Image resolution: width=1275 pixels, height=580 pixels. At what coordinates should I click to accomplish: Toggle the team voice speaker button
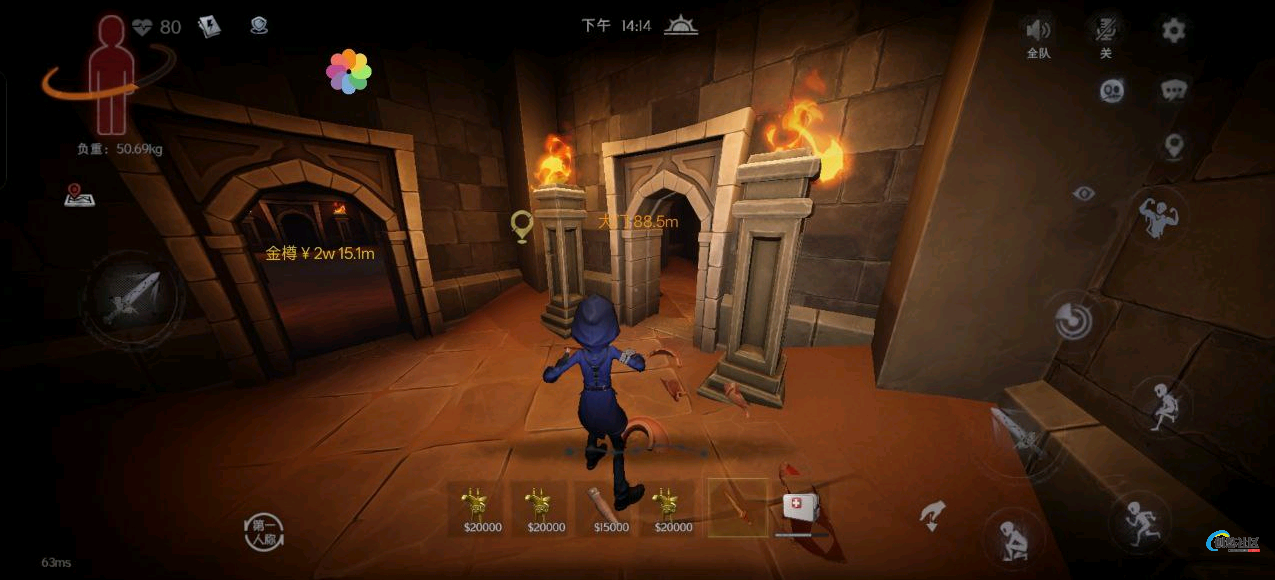(x=1039, y=31)
